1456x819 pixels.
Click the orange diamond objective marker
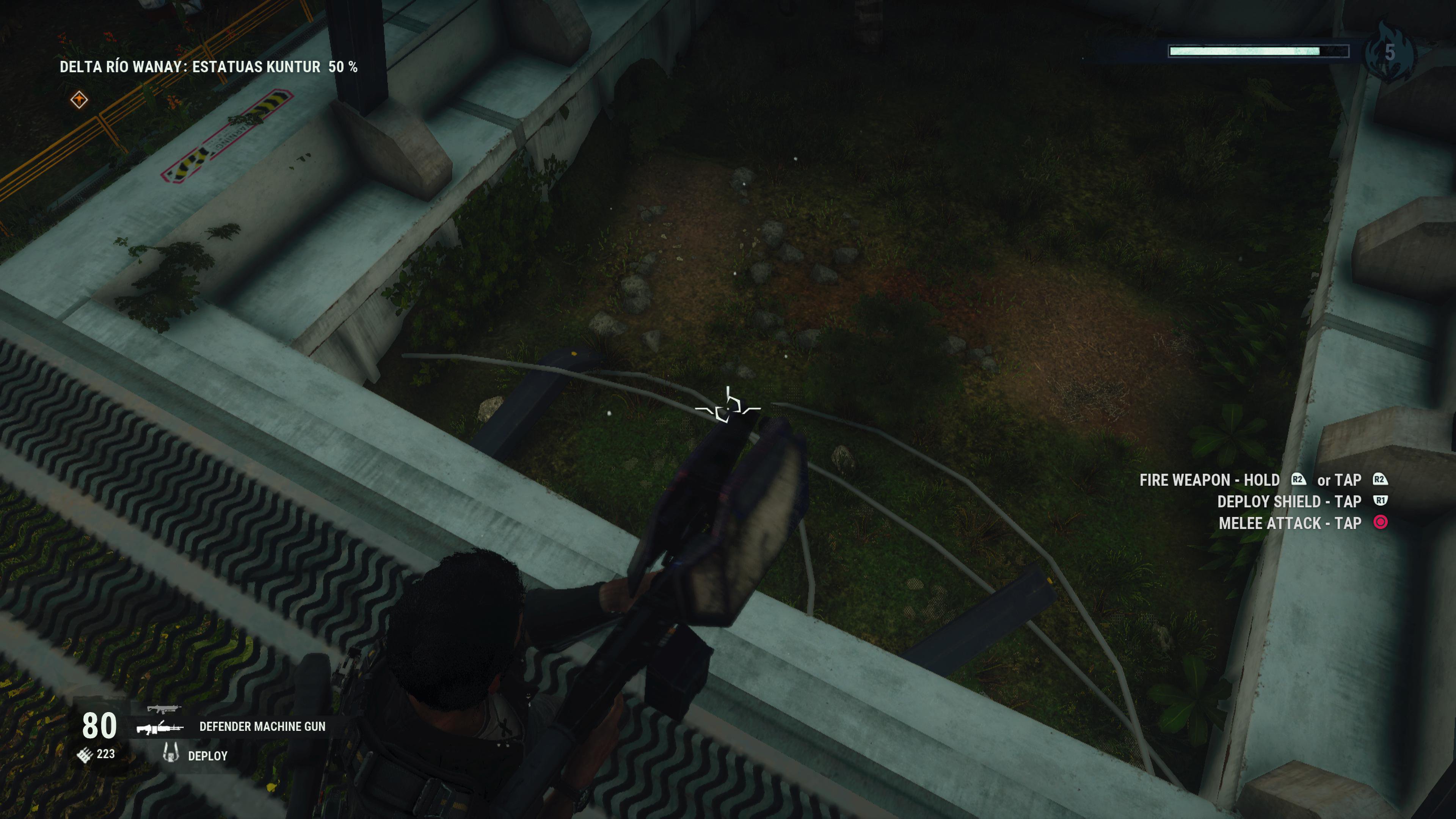click(79, 100)
